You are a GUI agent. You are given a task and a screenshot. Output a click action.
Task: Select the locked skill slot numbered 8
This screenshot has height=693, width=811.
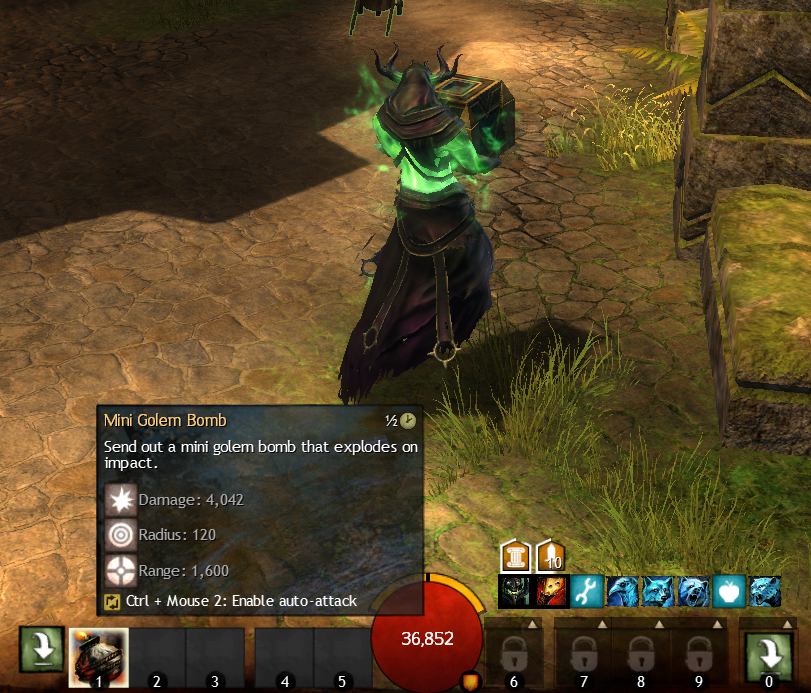tap(641, 657)
